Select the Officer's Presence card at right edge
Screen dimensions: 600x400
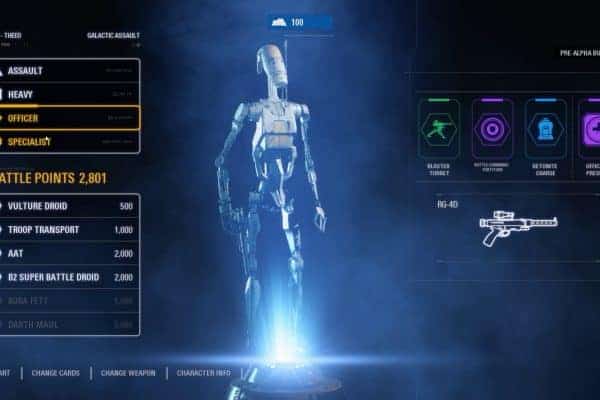(x=588, y=130)
